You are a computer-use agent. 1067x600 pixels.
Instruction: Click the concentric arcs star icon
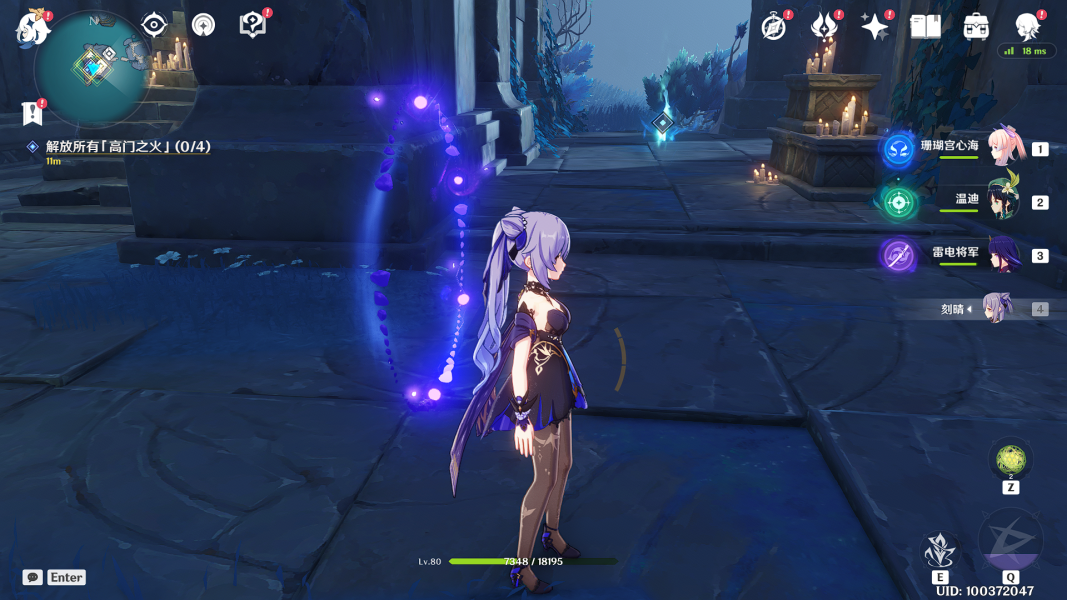pyautogui.click(x=203, y=25)
